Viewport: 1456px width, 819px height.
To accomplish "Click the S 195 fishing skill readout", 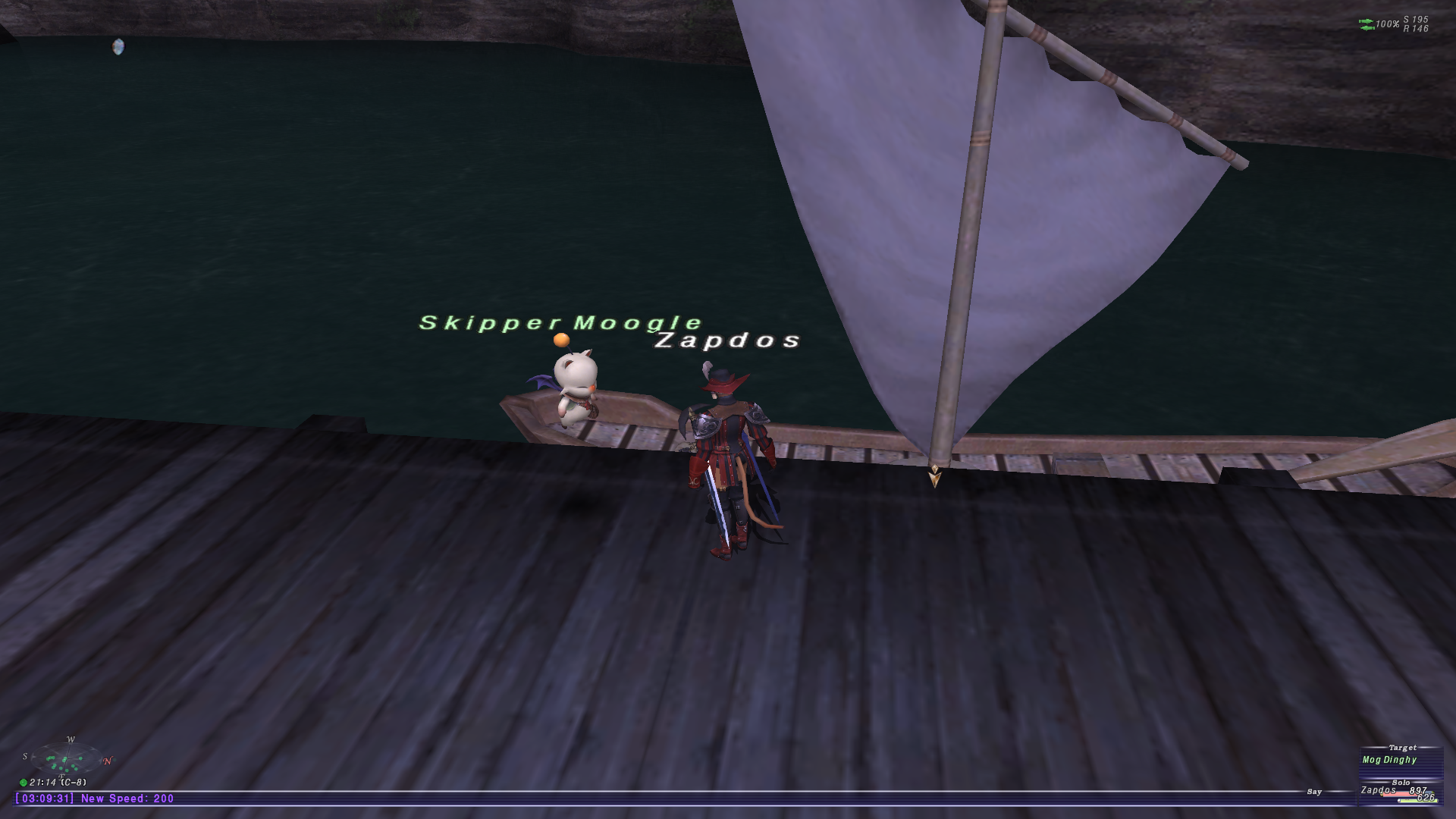I will click(1415, 20).
